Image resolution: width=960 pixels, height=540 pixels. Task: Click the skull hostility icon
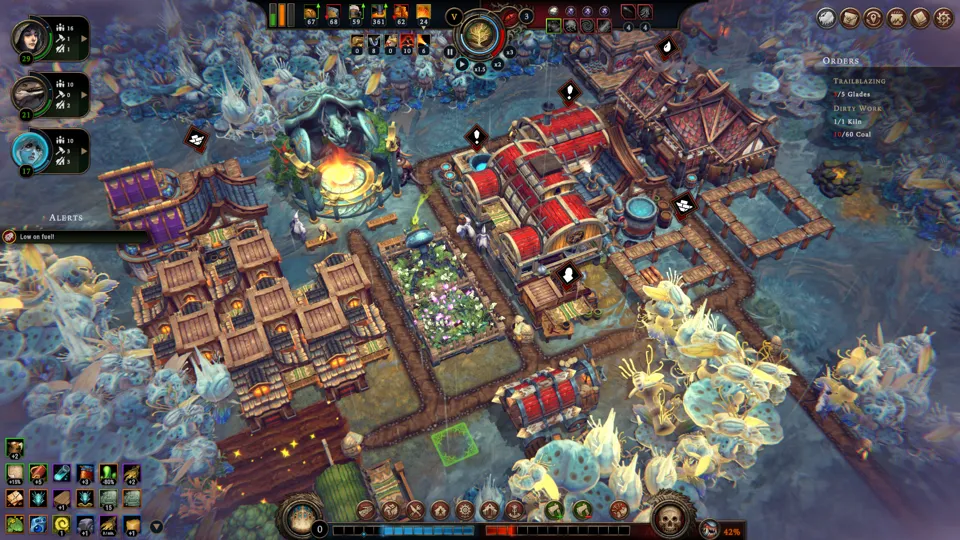coord(669,516)
